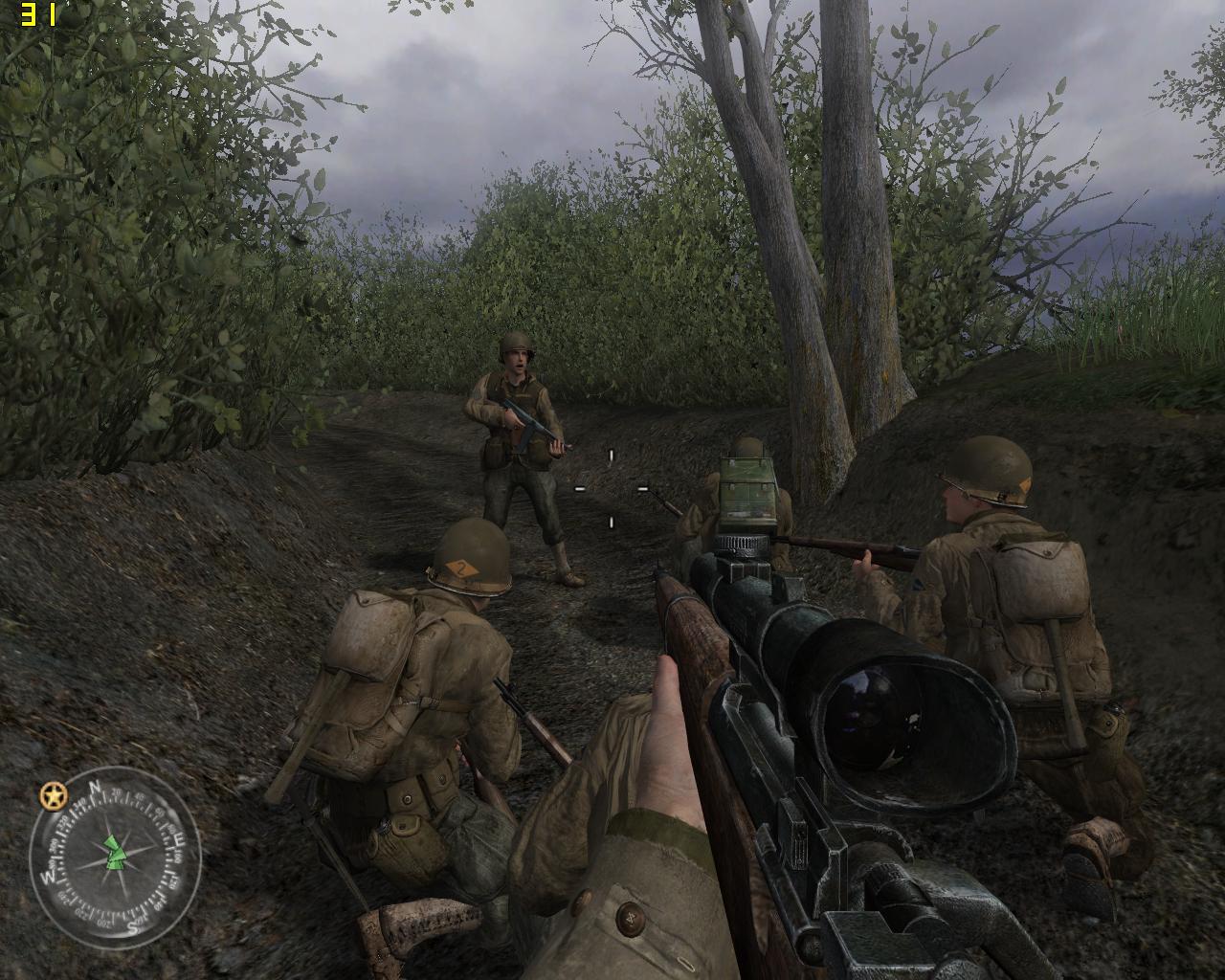Image resolution: width=1225 pixels, height=980 pixels.
Task: Click the compass minimap
Action: [115, 854]
